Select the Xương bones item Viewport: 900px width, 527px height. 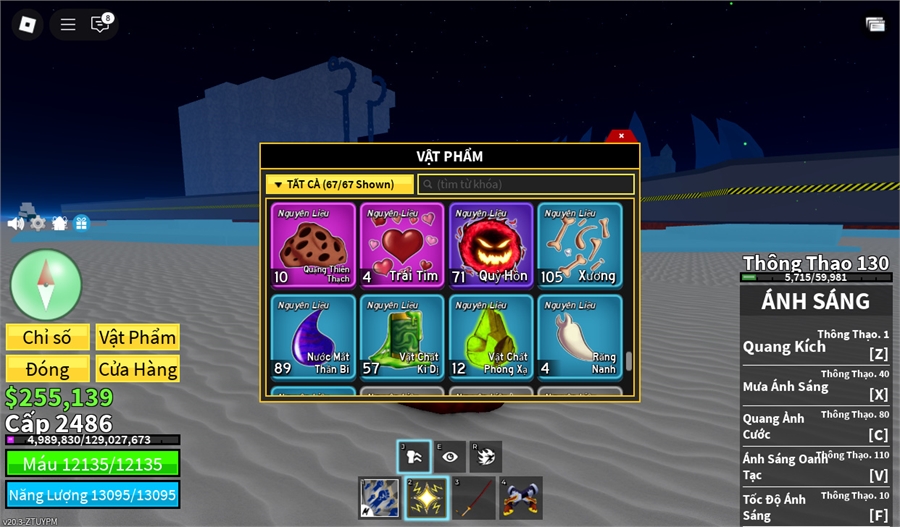coord(580,245)
